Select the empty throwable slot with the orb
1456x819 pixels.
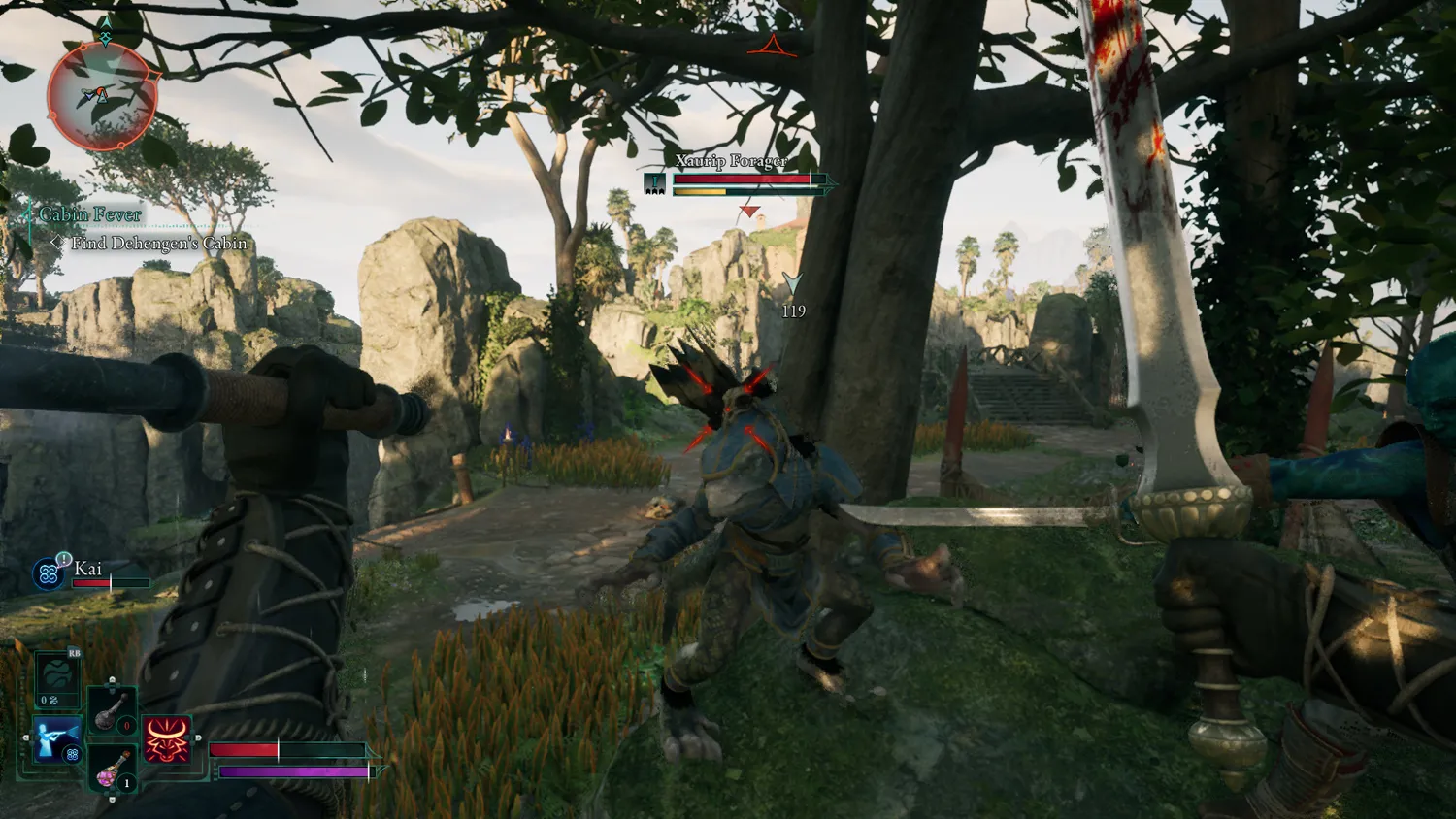[57, 677]
